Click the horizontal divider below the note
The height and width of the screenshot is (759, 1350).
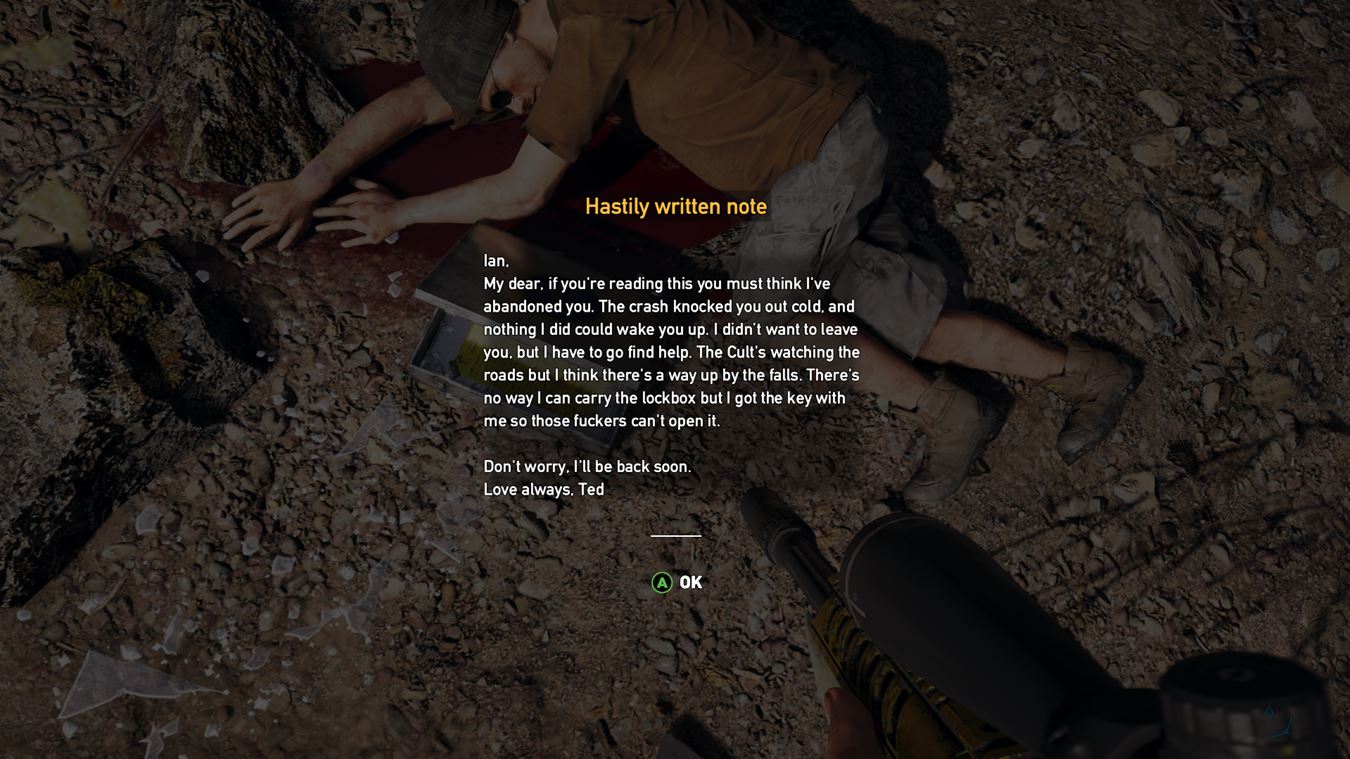675,536
